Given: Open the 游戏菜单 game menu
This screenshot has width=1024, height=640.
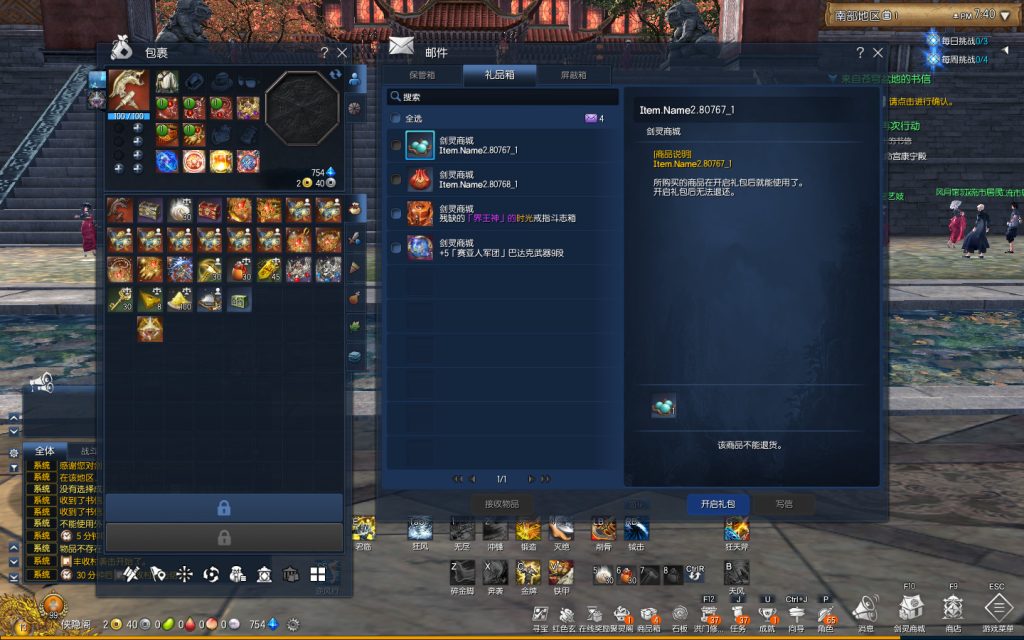Looking at the screenshot, I should 998,608.
